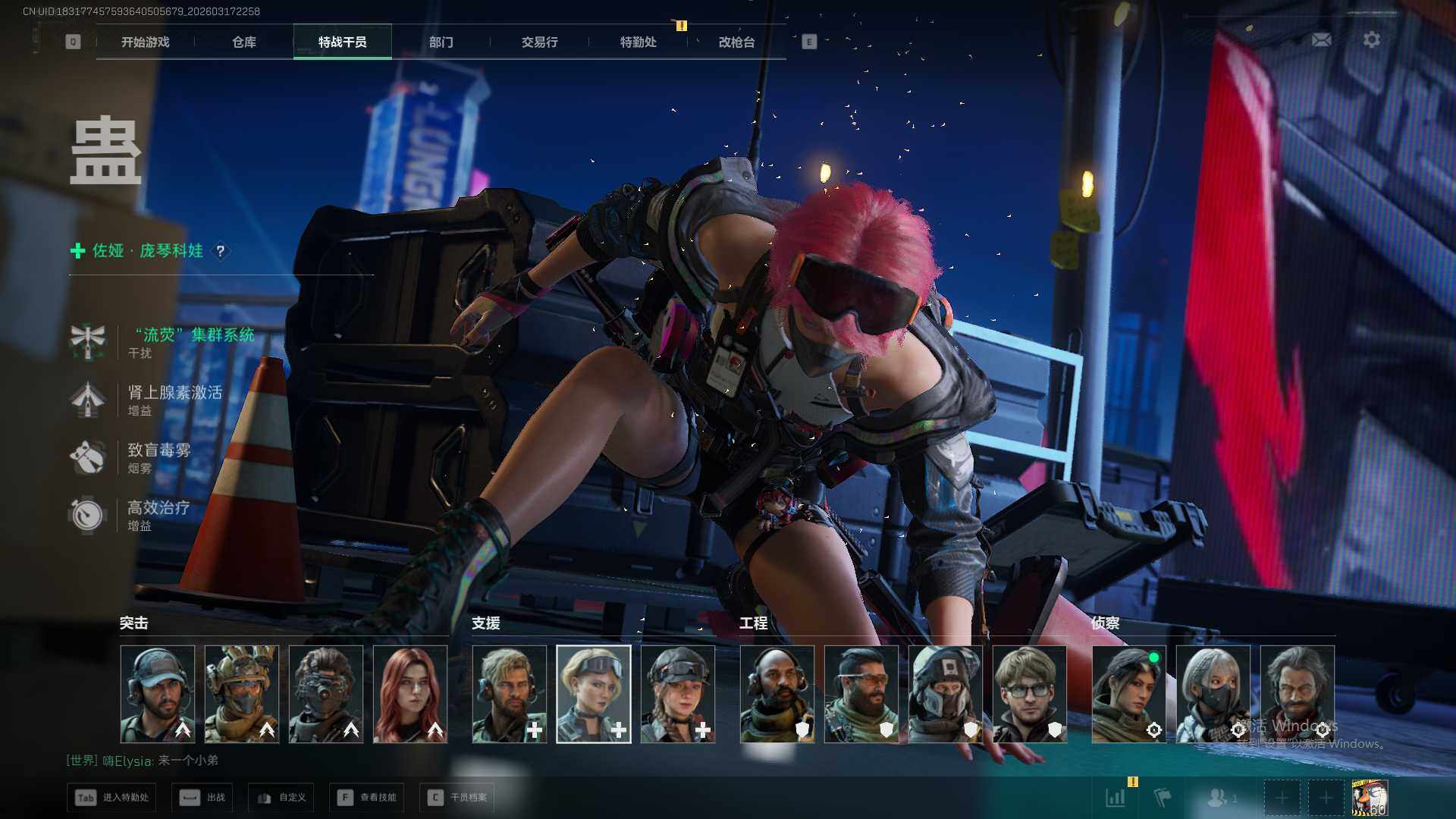Open the mail envelope icon
Screen dimensions: 1456x819
click(1321, 40)
